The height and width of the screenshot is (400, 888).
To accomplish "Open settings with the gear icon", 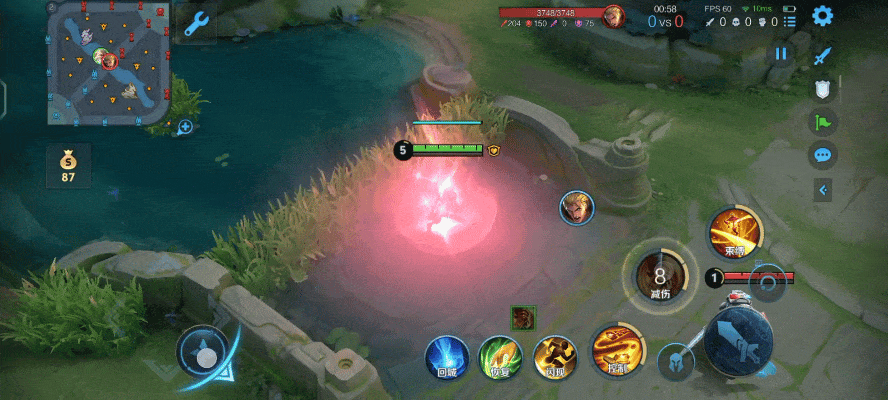I will coord(822,16).
